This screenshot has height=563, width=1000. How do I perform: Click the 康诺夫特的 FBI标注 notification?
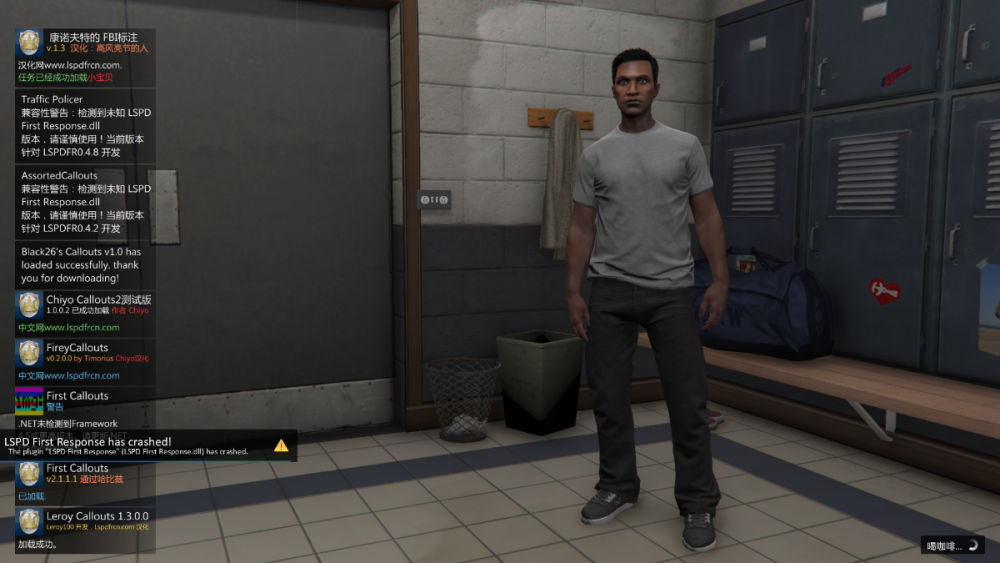click(85, 57)
